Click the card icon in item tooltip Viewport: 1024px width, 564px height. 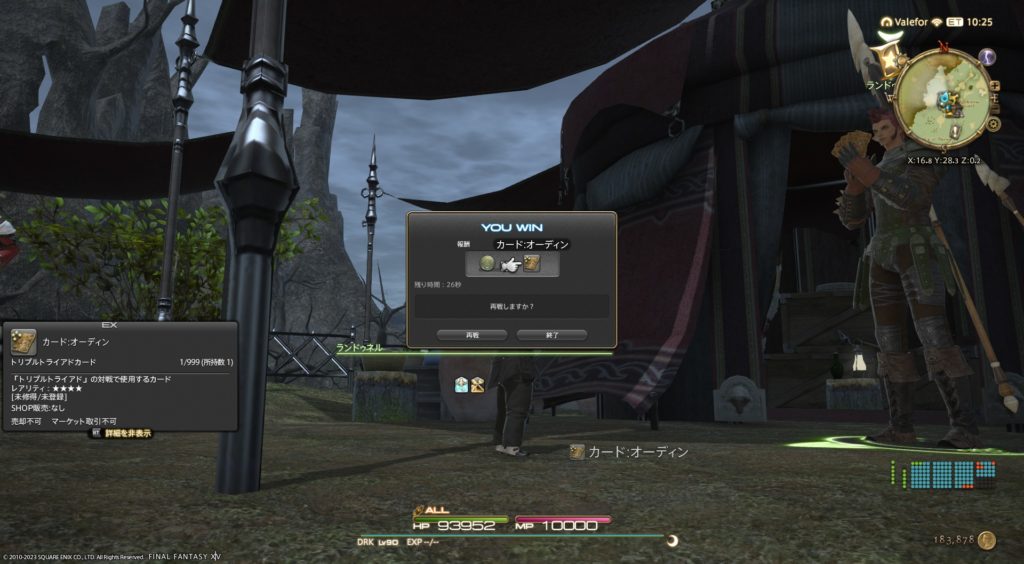click(x=24, y=341)
